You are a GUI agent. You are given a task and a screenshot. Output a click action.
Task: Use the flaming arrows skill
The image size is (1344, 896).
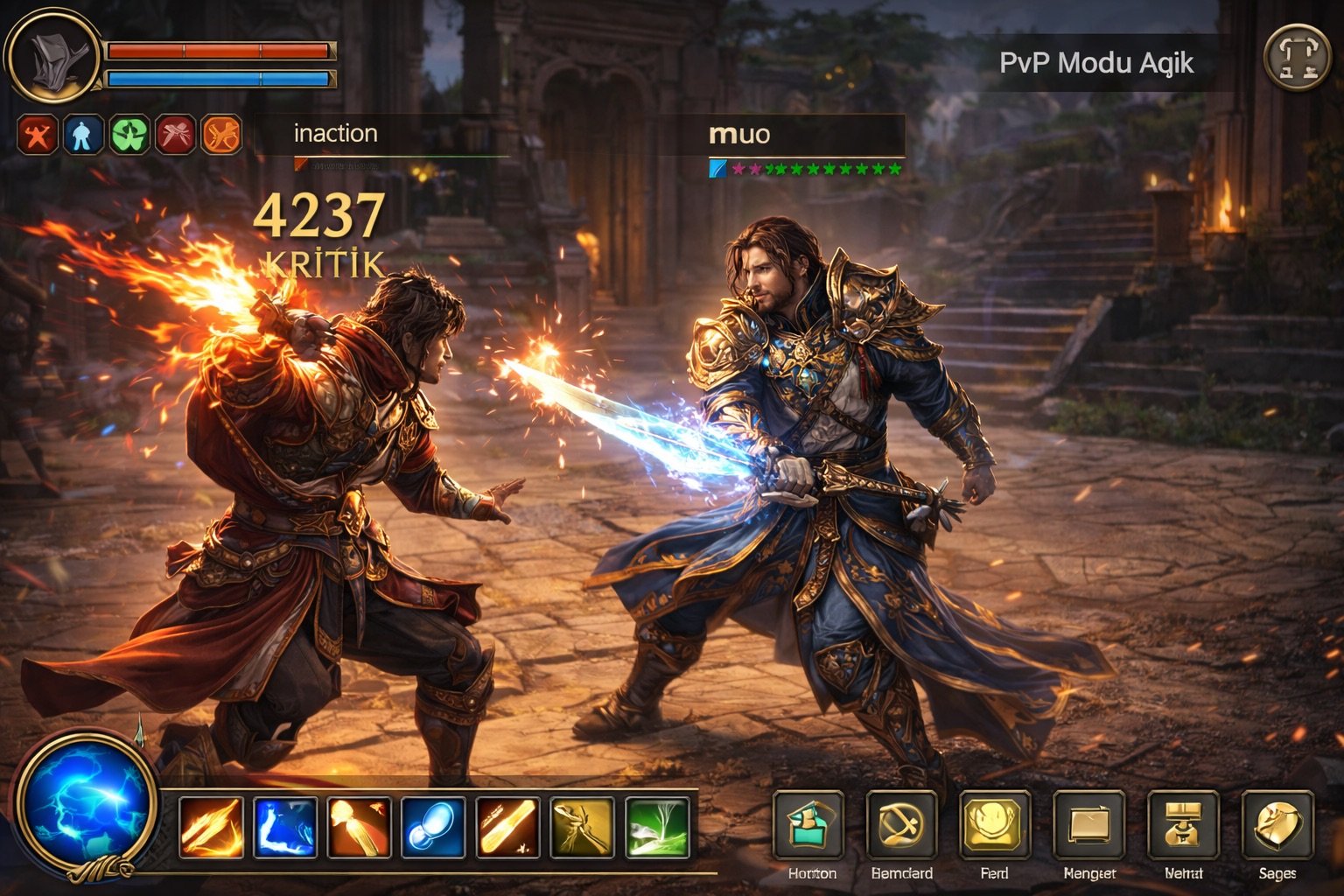coord(211,827)
